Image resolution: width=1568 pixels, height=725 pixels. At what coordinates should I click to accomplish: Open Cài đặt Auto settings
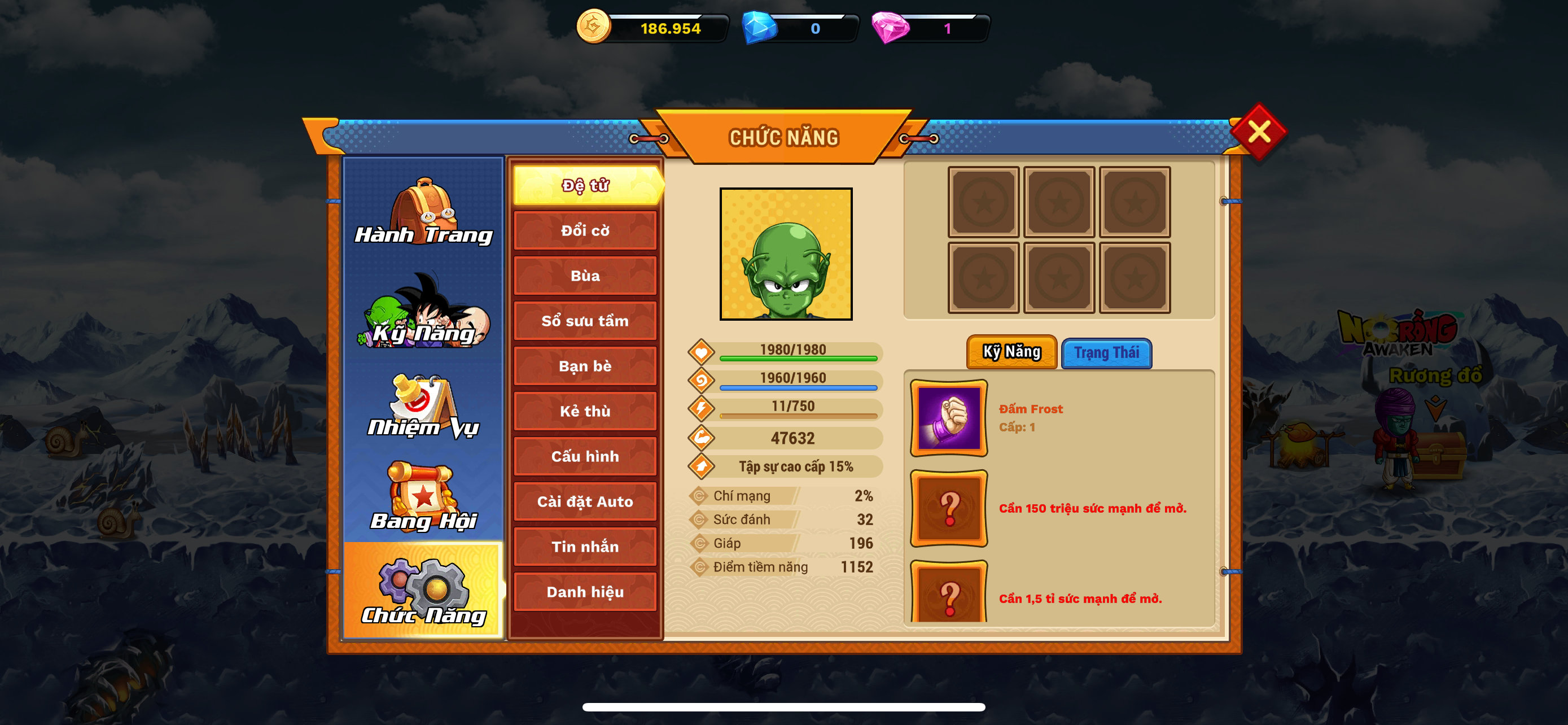(x=585, y=501)
